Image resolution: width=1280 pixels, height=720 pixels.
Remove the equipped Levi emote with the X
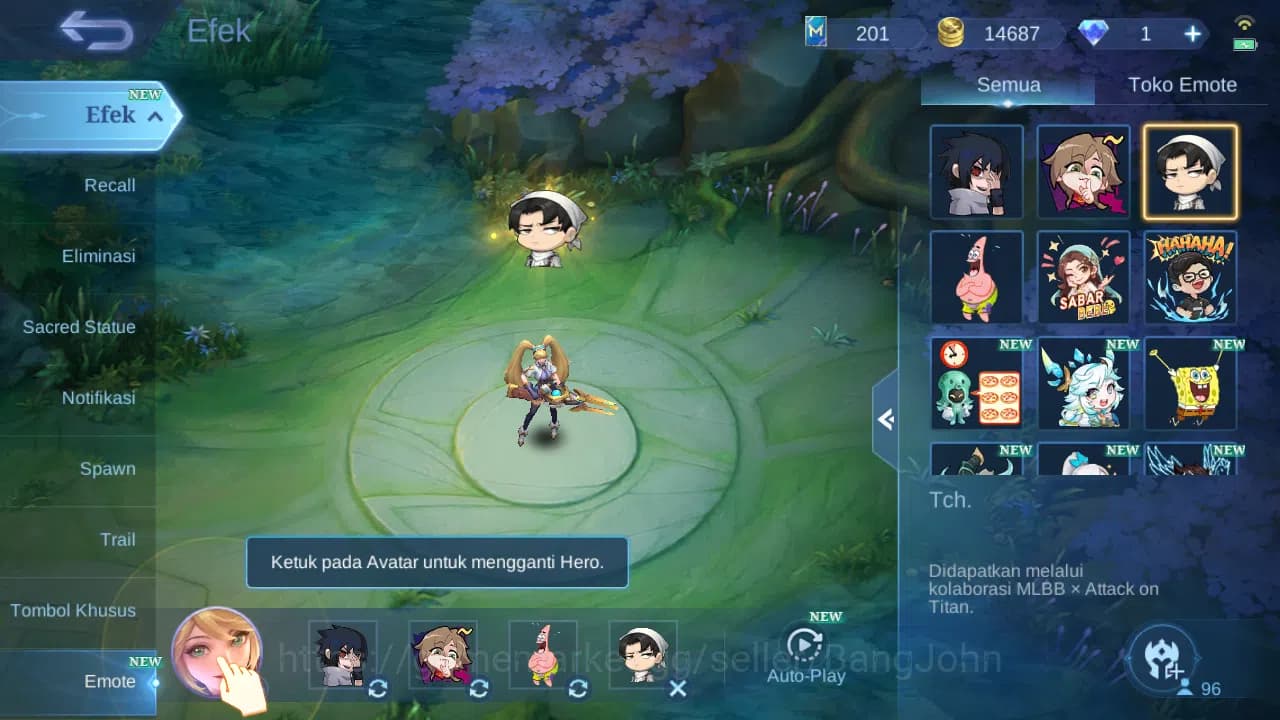coord(678,689)
